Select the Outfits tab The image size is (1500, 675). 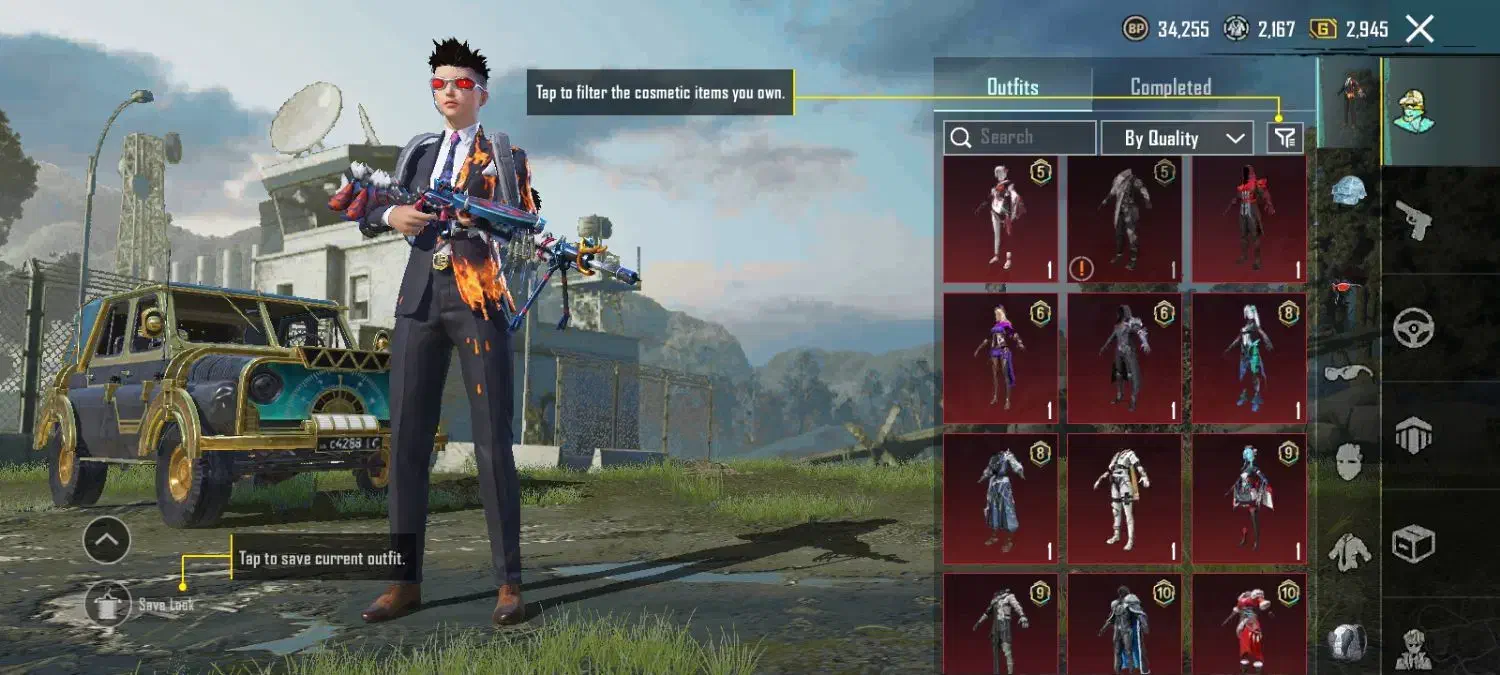point(1012,87)
